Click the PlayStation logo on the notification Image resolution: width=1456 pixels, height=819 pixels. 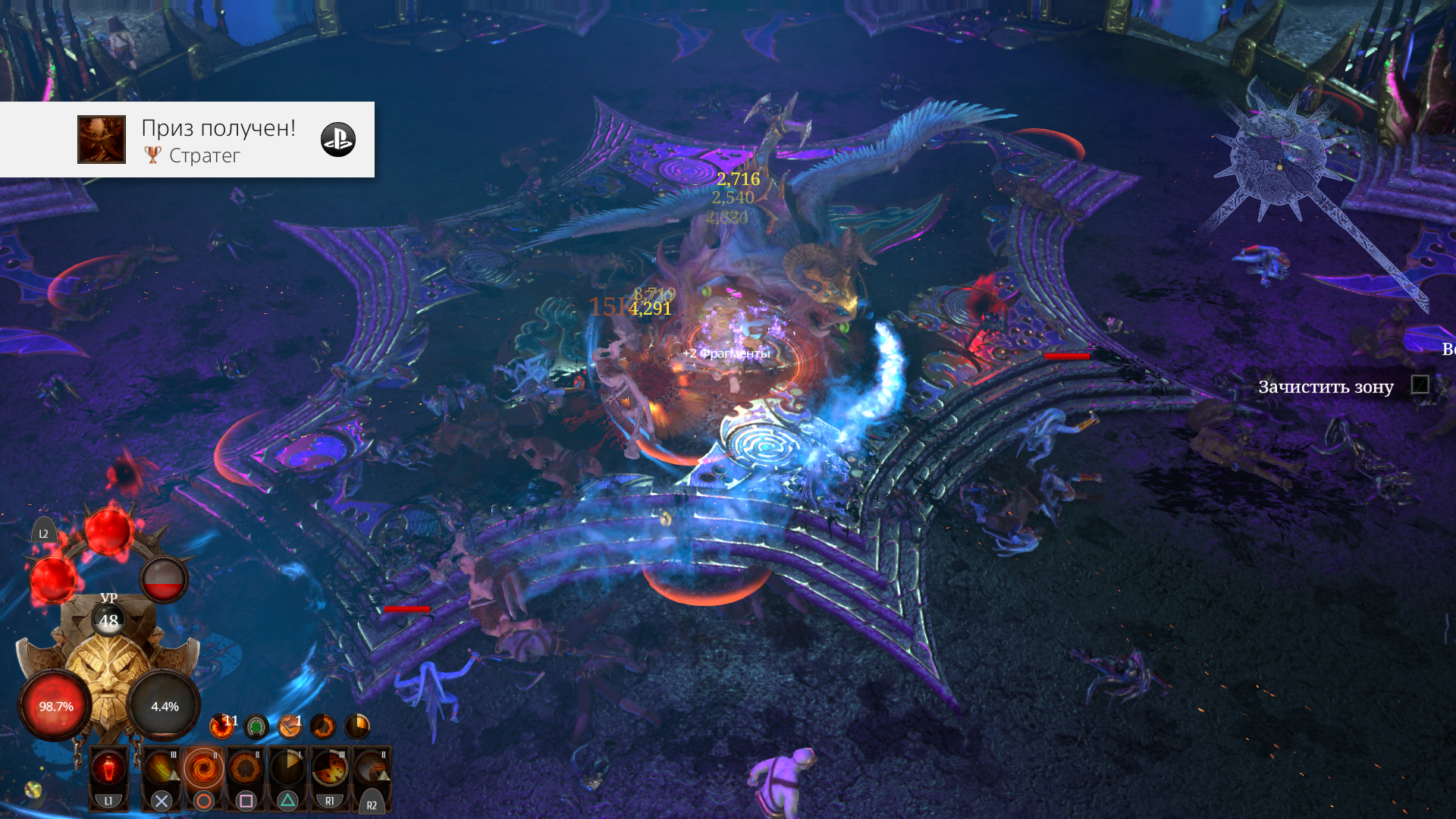pyautogui.click(x=337, y=140)
